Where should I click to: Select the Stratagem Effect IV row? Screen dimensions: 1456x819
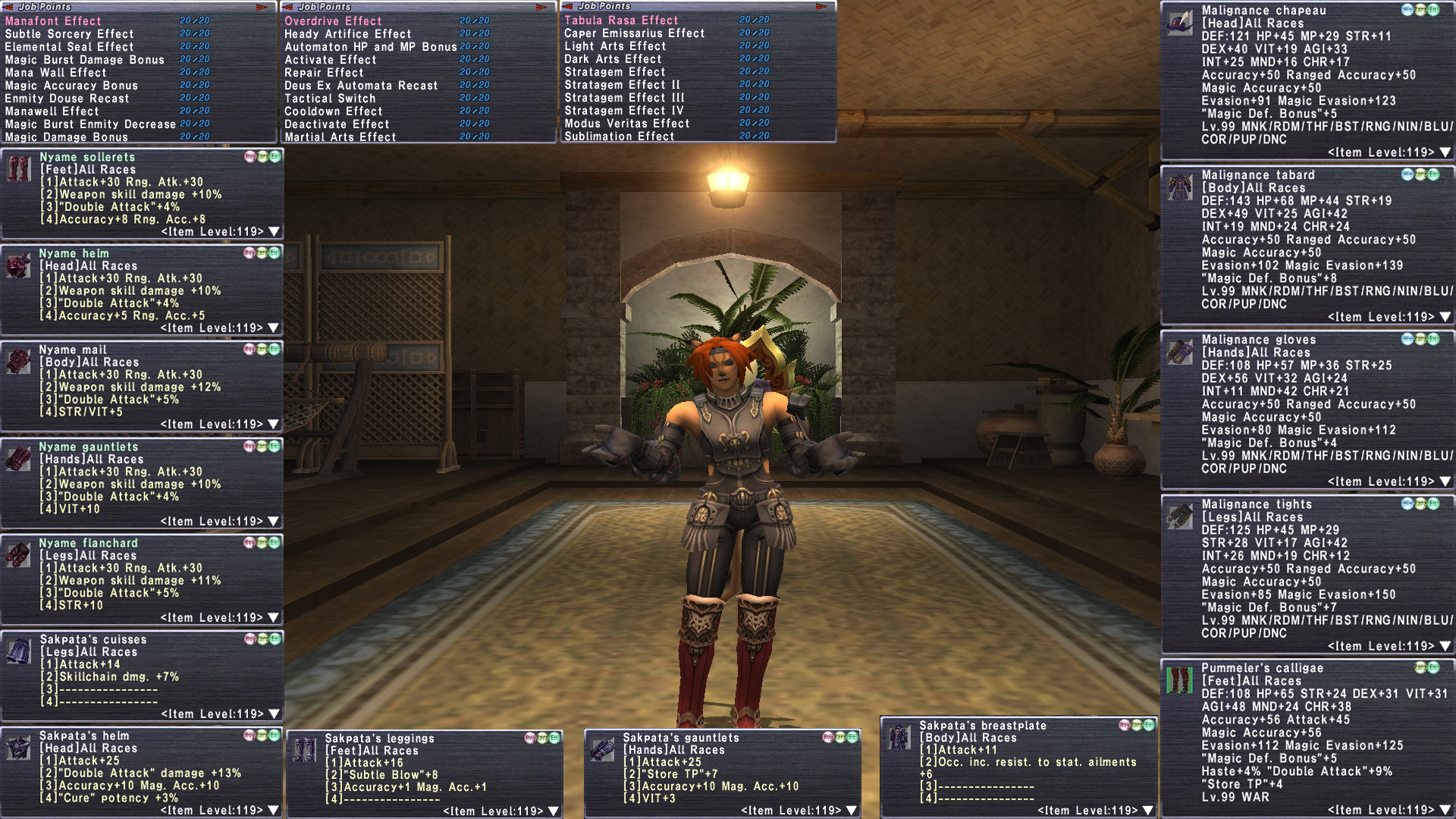[623, 111]
